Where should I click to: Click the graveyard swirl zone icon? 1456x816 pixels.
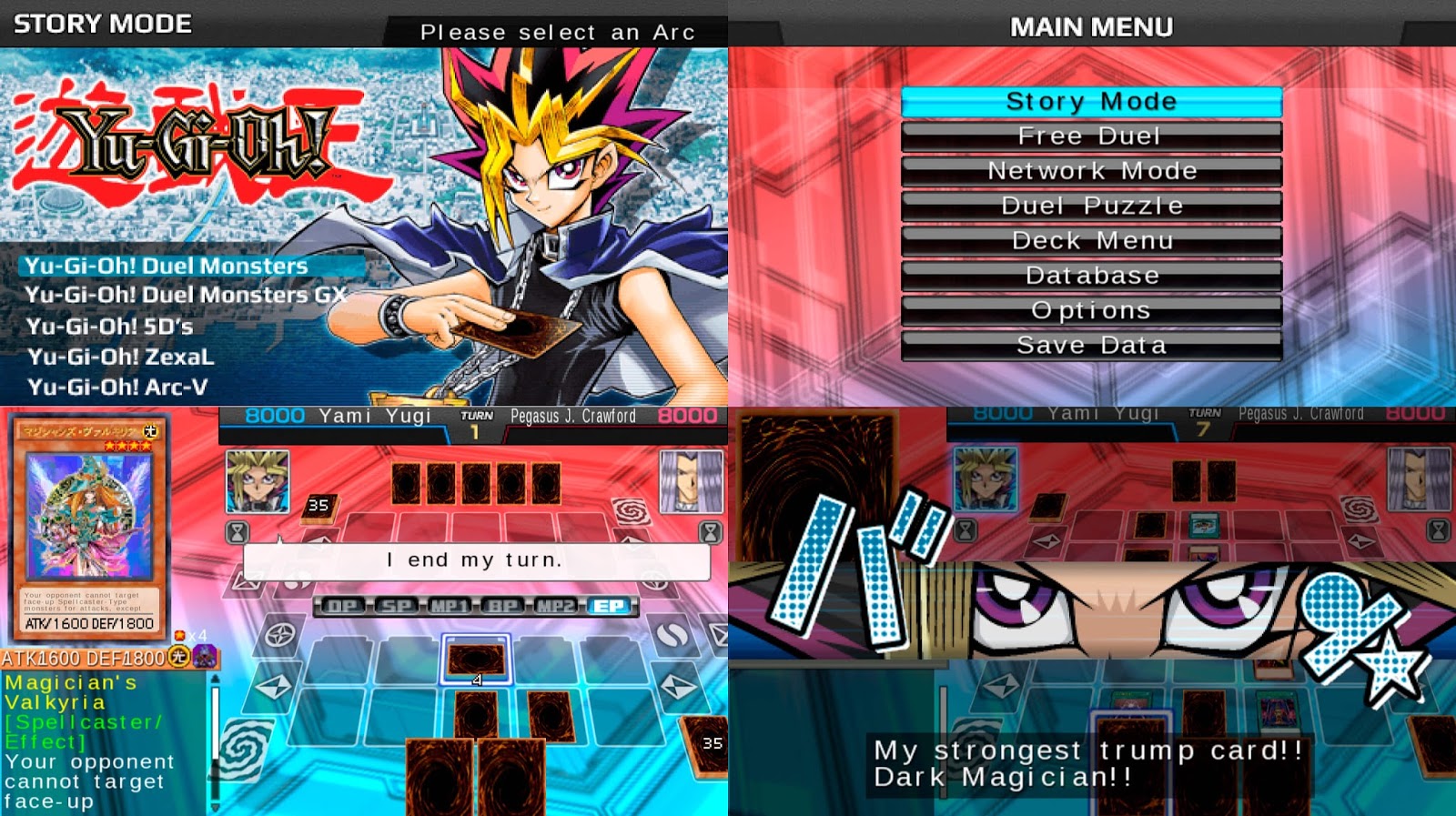pos(631,512)
